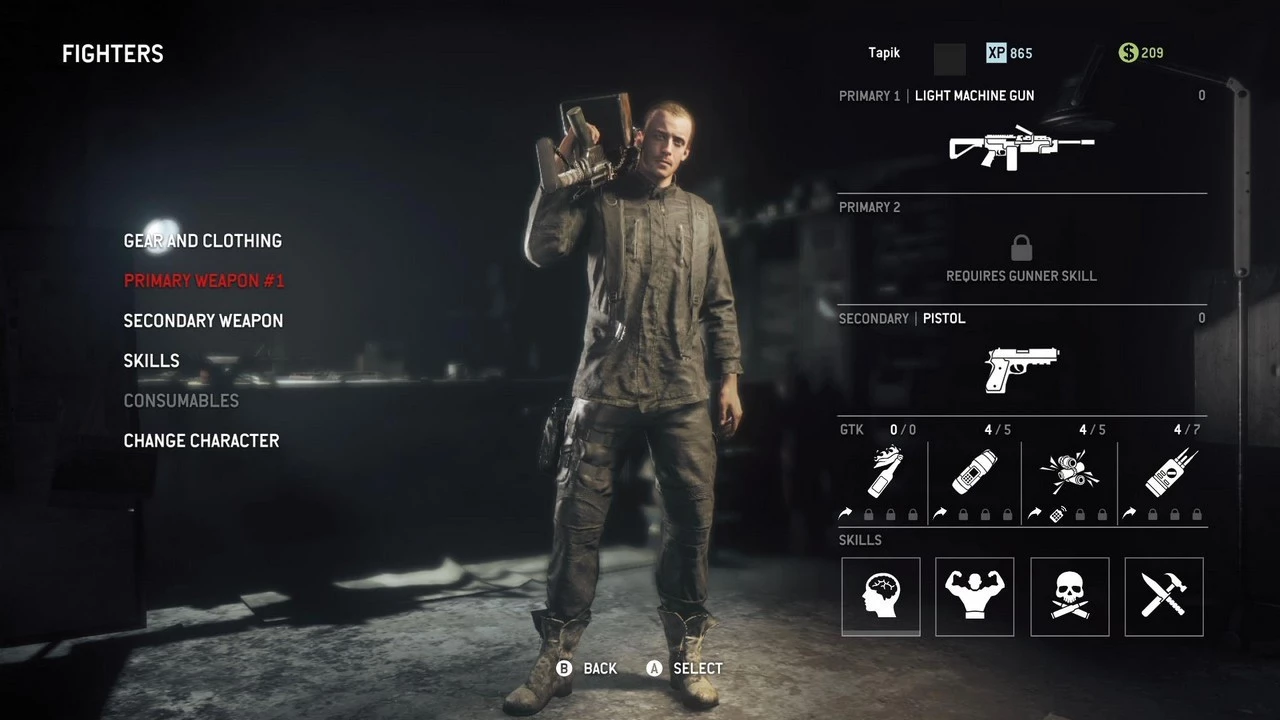The height and width of the screenshot is (720, 1280).
Task: Choose the spiked canister device item
Action: 1163,472
